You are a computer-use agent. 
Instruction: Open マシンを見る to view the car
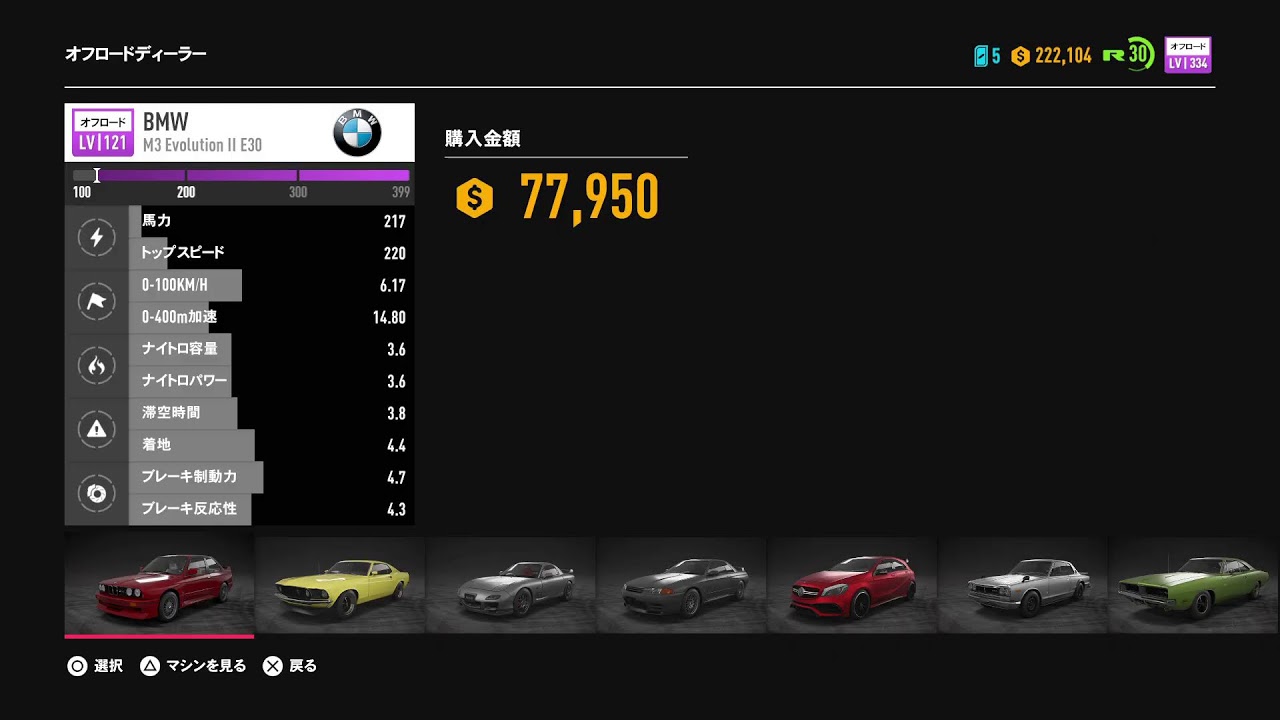pyautogui.click(x=193, y=666)
